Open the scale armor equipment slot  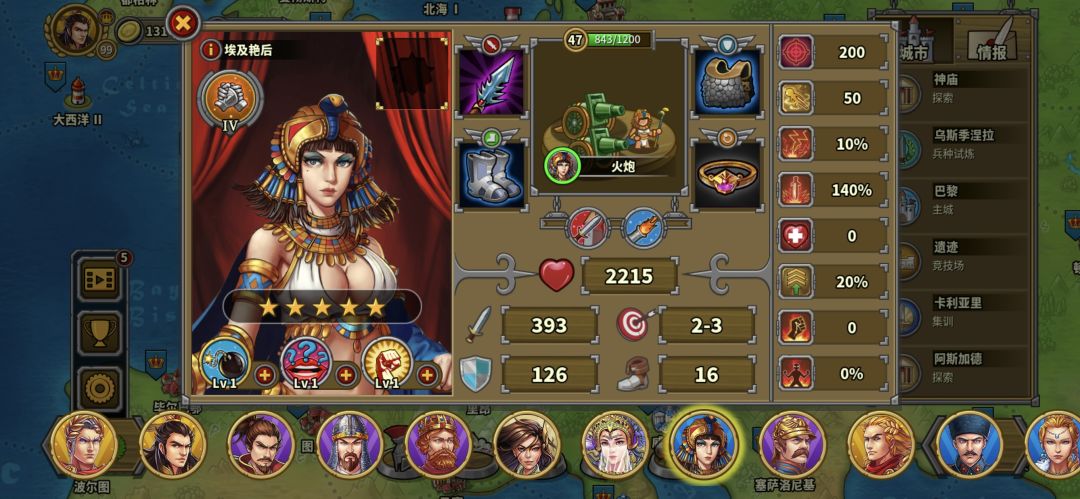point(726,82)
